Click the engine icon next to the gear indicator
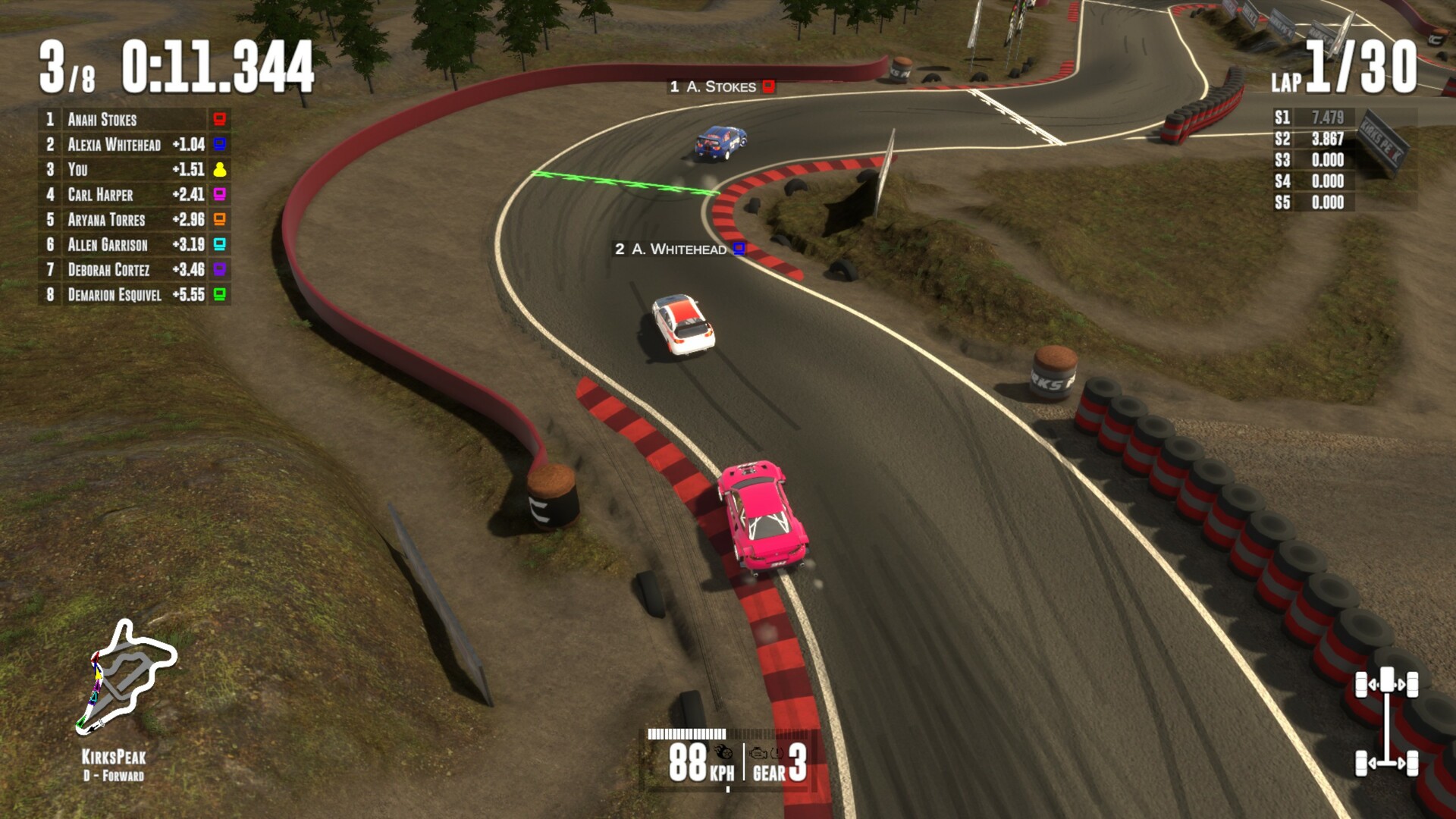Screen dimensions: 1456x819 click(758, 753)
